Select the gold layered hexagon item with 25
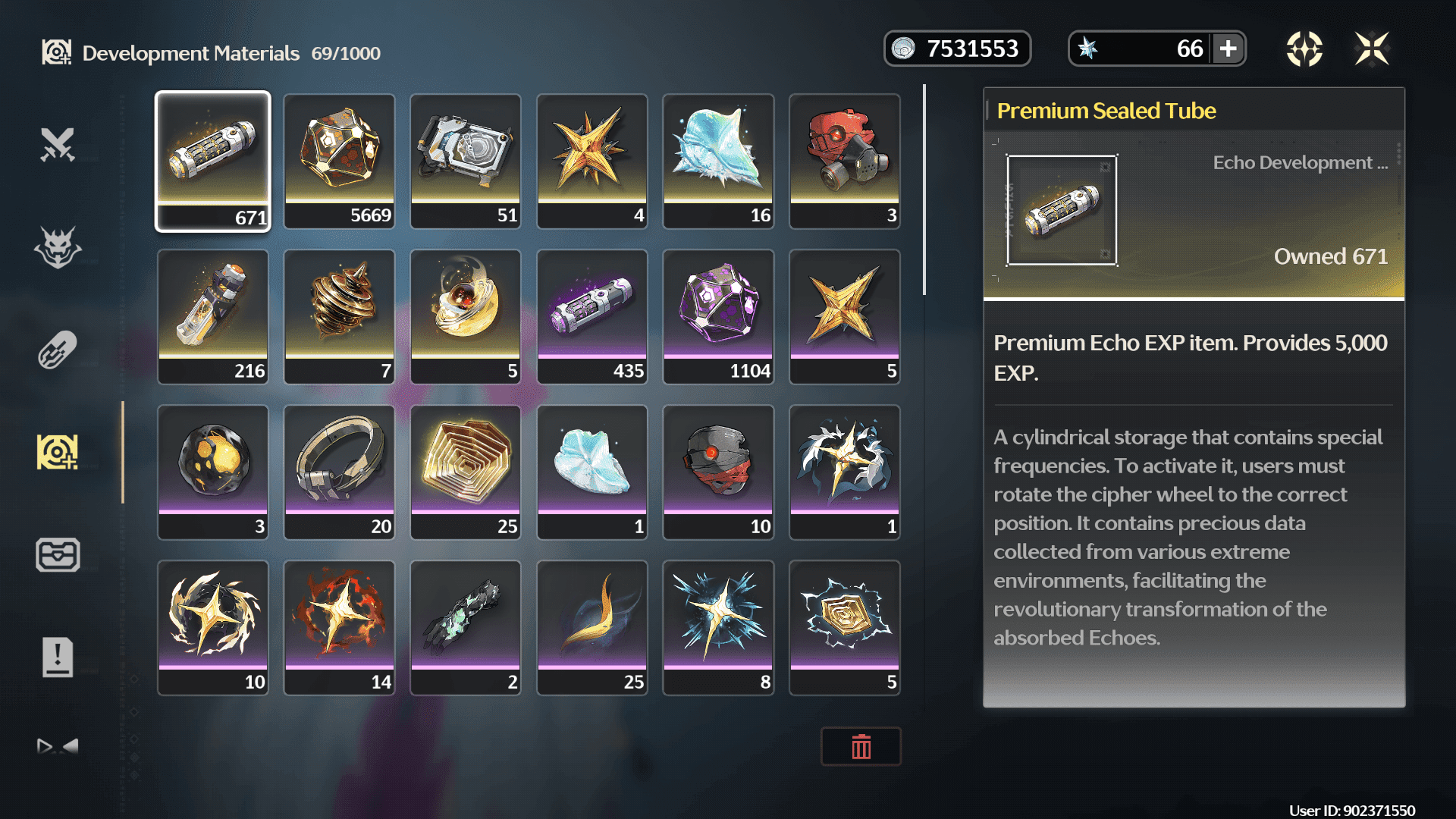Screen dimensions: 1456x819 (465, 472)
